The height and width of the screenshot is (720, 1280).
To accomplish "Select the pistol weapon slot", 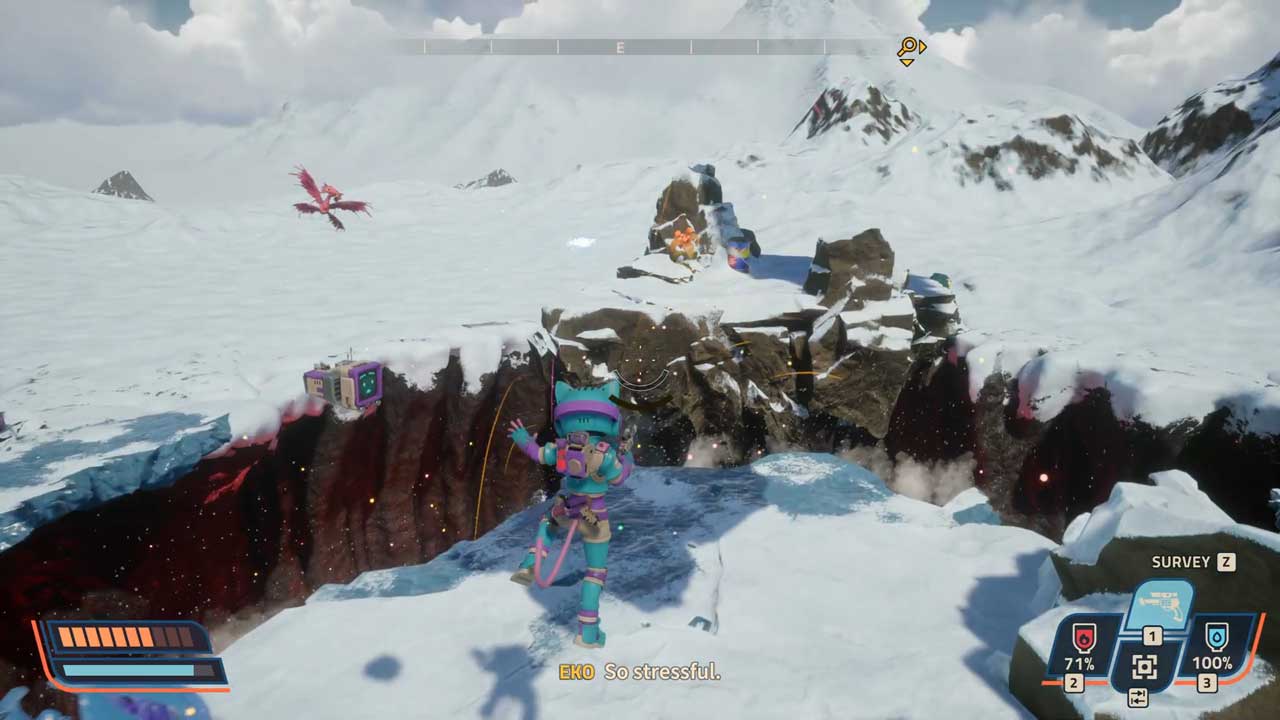I will click(x=1159, y=604).
